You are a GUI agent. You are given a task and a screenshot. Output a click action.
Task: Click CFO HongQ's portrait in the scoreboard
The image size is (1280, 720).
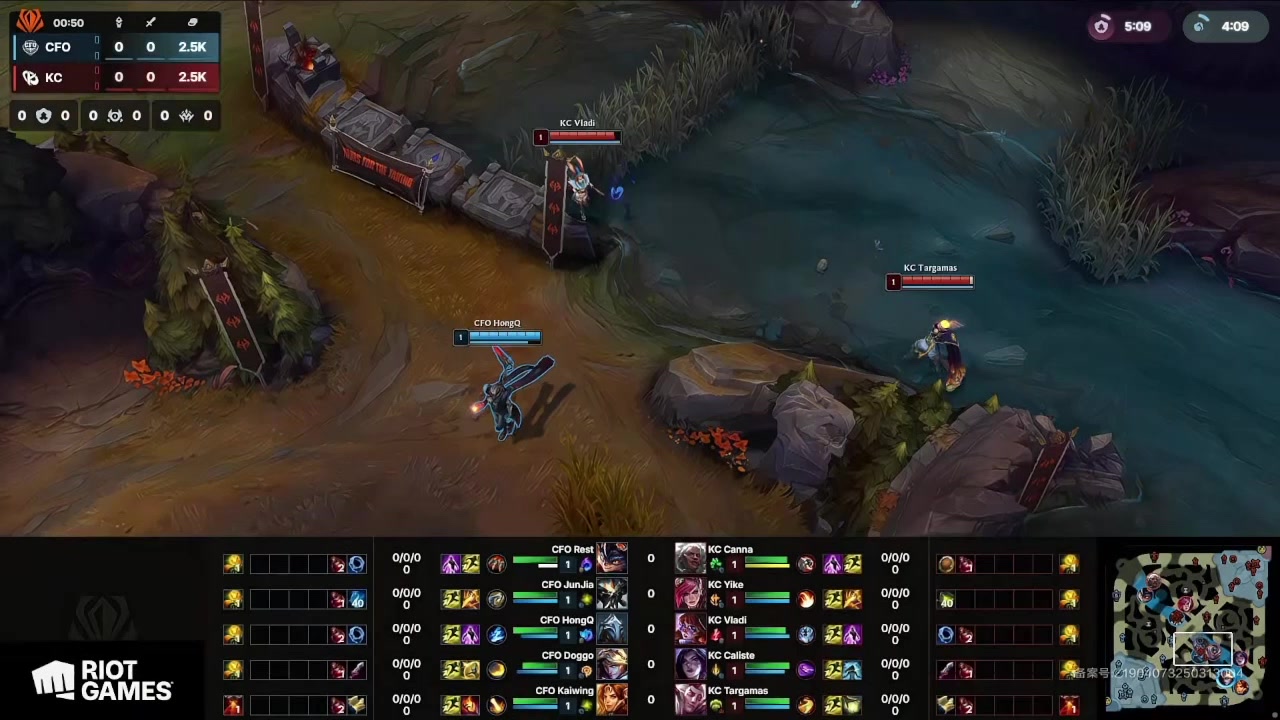(x=612, y=629)
